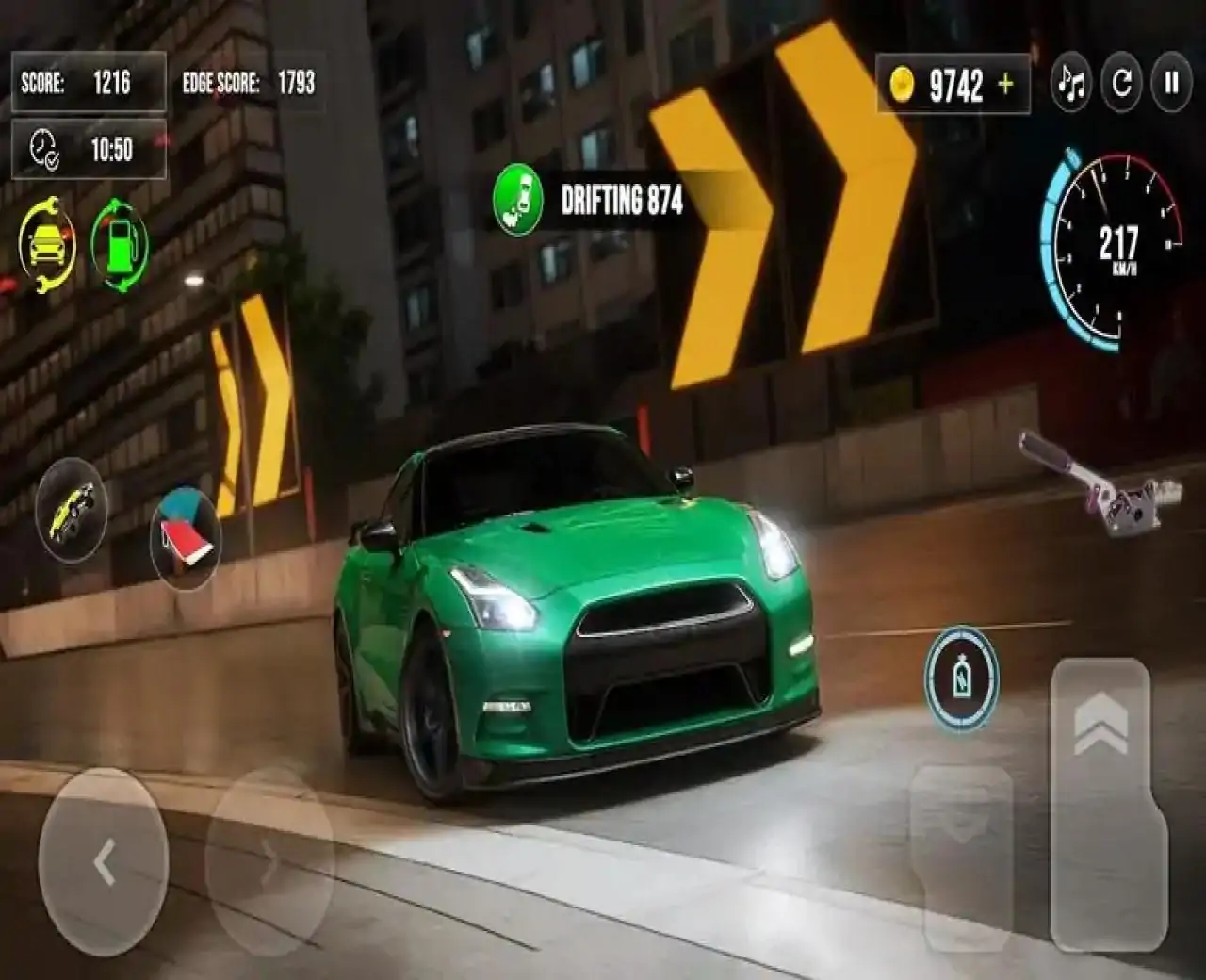This screenshot has height=980, width=1206.
Task: Toggle the music notes button
Action: (x=1071, y=84)
